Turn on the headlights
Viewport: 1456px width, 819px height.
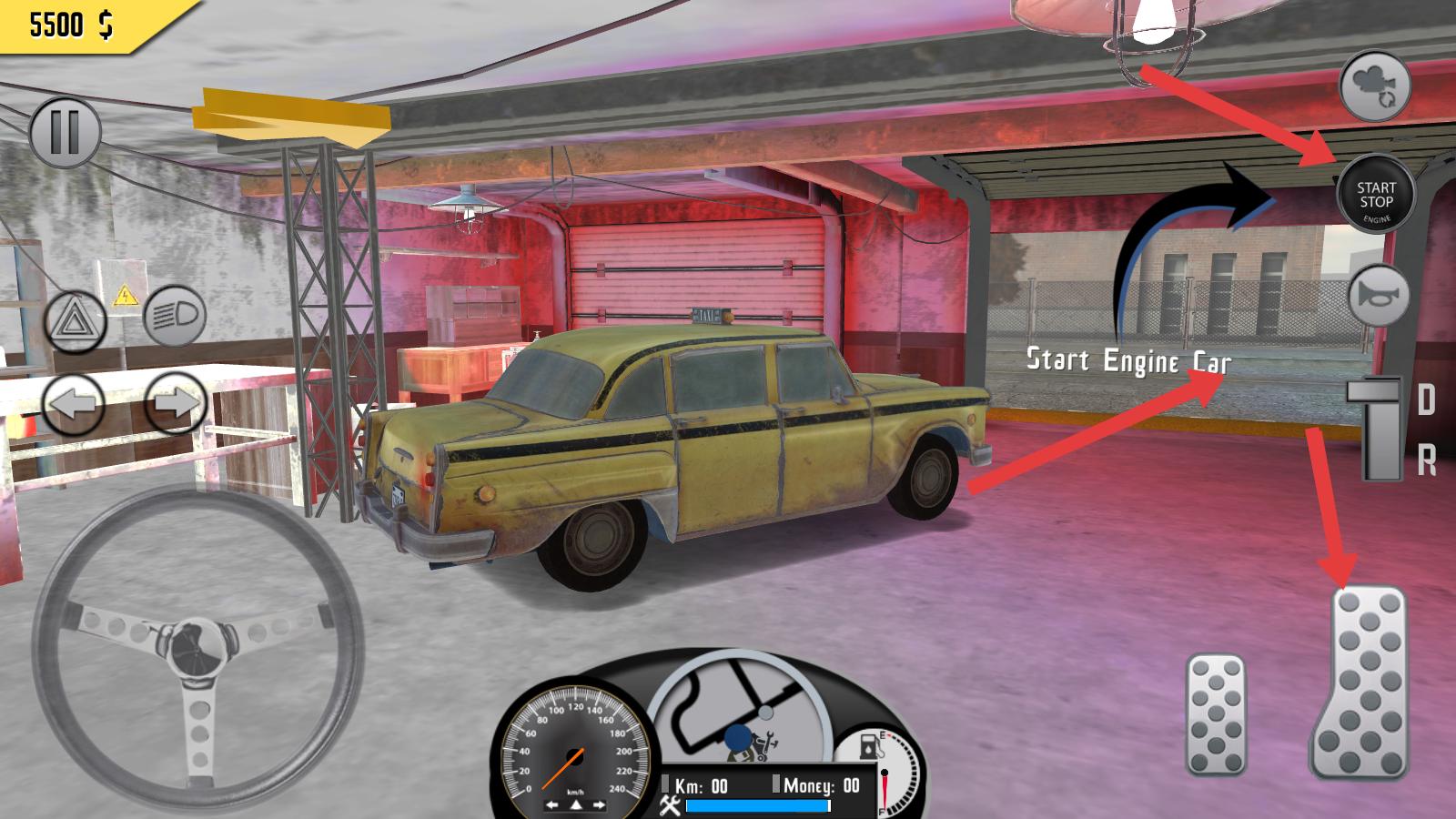[x=175, y=317]
